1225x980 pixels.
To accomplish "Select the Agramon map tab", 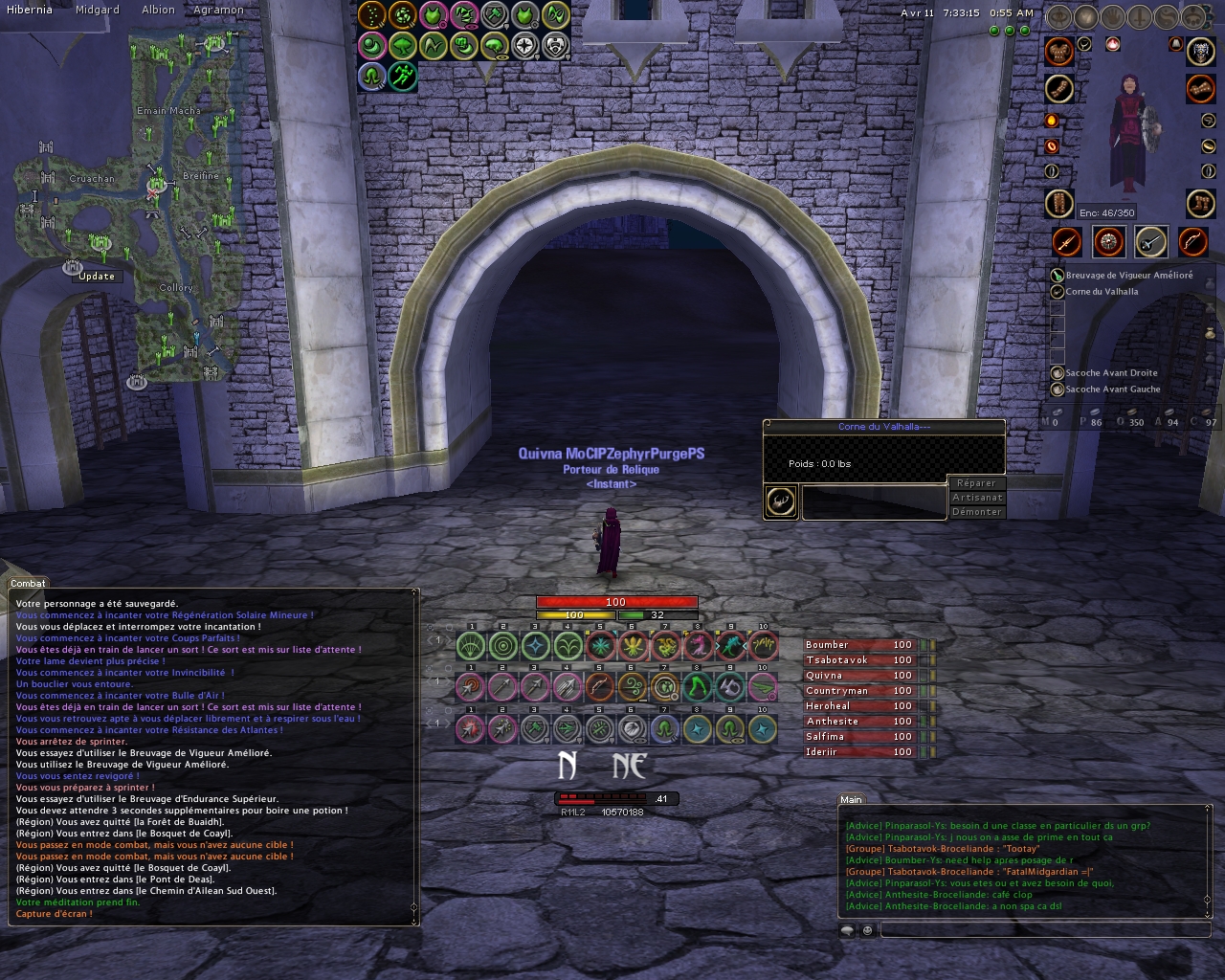I will [x=218, y=10].
